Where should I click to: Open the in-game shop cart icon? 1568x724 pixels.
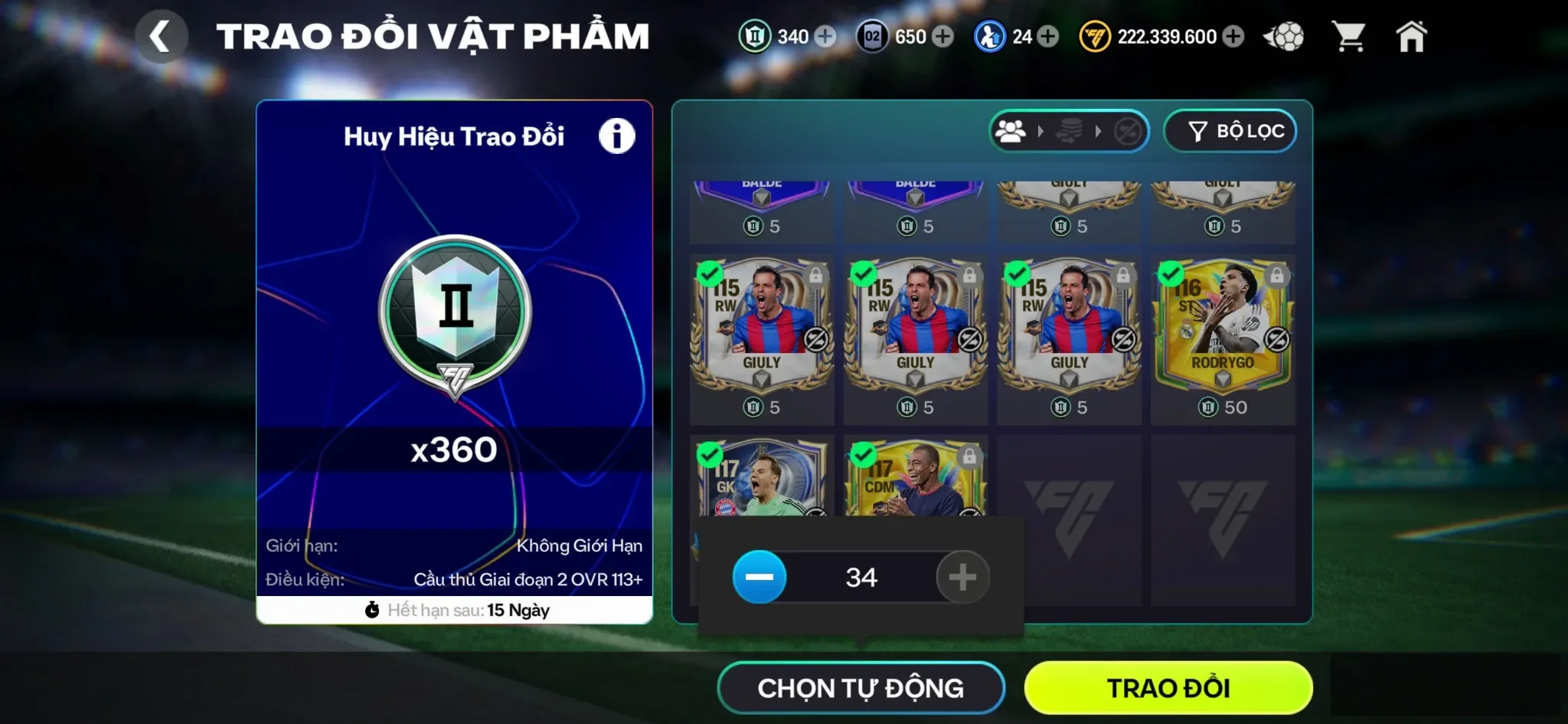point(1351,35)
